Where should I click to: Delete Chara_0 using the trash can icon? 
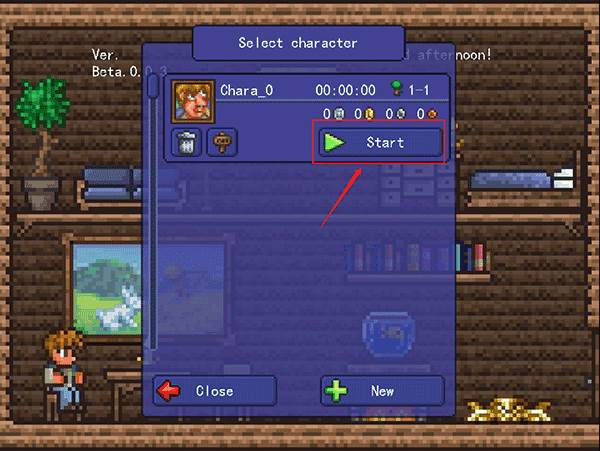pyautogui.click(x=187, y=142)
